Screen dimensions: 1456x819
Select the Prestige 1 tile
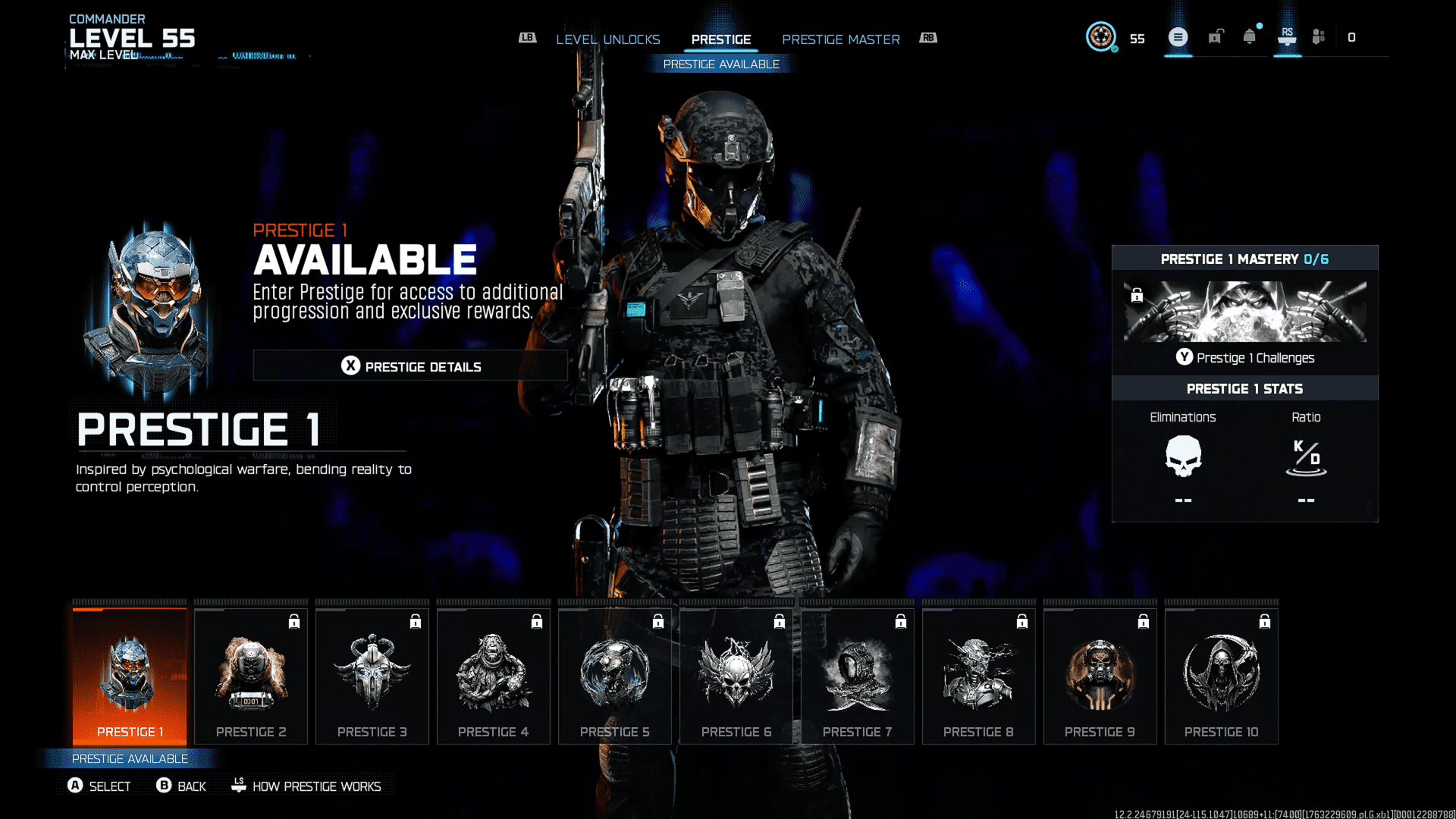130,676
